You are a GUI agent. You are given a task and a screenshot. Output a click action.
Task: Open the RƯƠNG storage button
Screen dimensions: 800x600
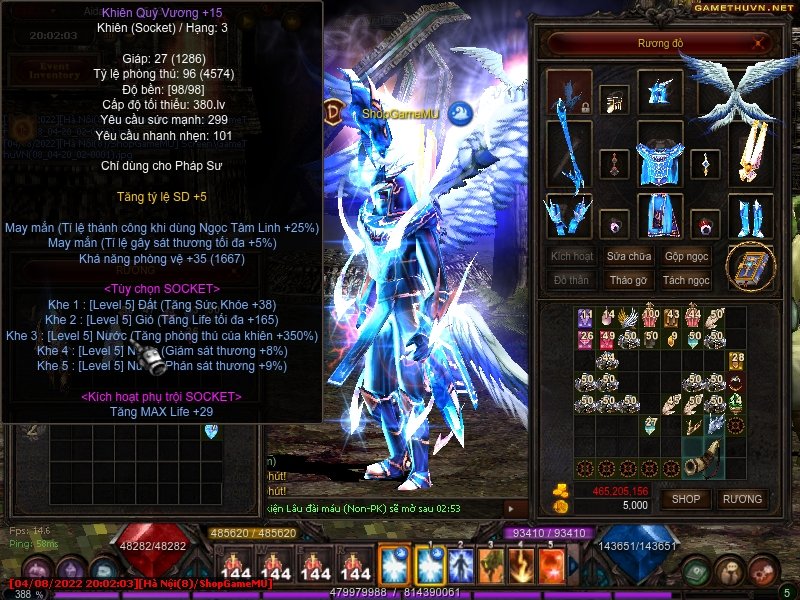(x=742, y=498)
